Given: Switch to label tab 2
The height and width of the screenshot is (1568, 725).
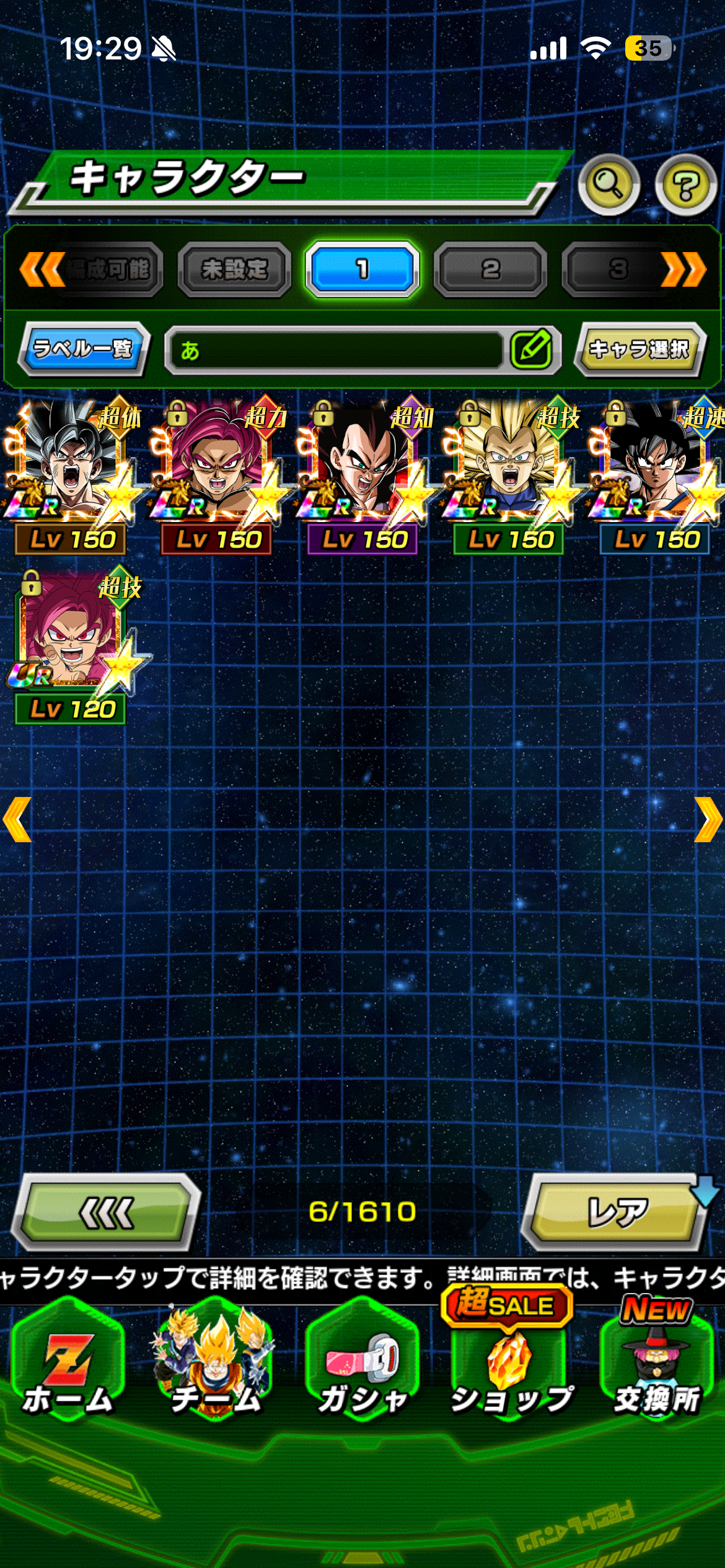Looking at the screenshot, I should pos(490,269).
